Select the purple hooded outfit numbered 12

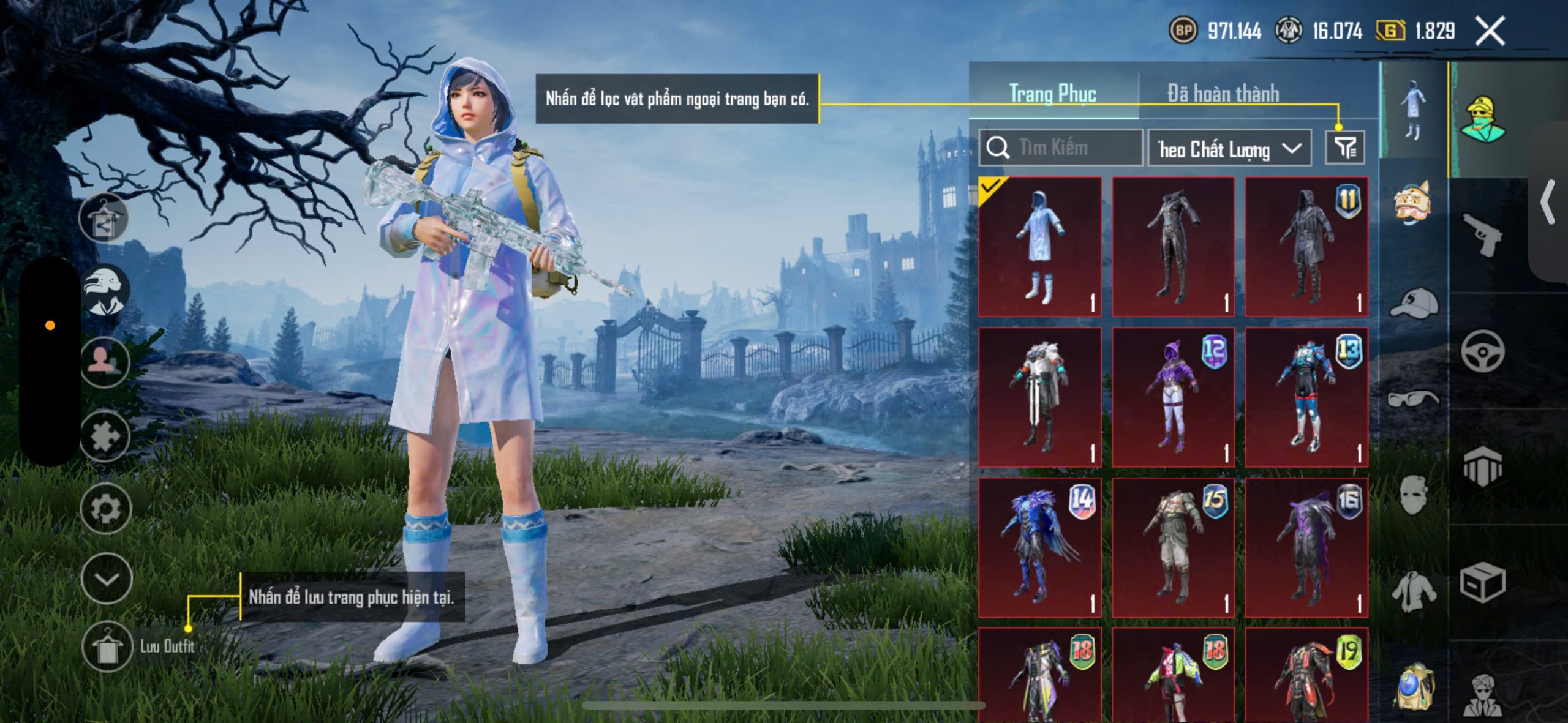(1173, 397)
